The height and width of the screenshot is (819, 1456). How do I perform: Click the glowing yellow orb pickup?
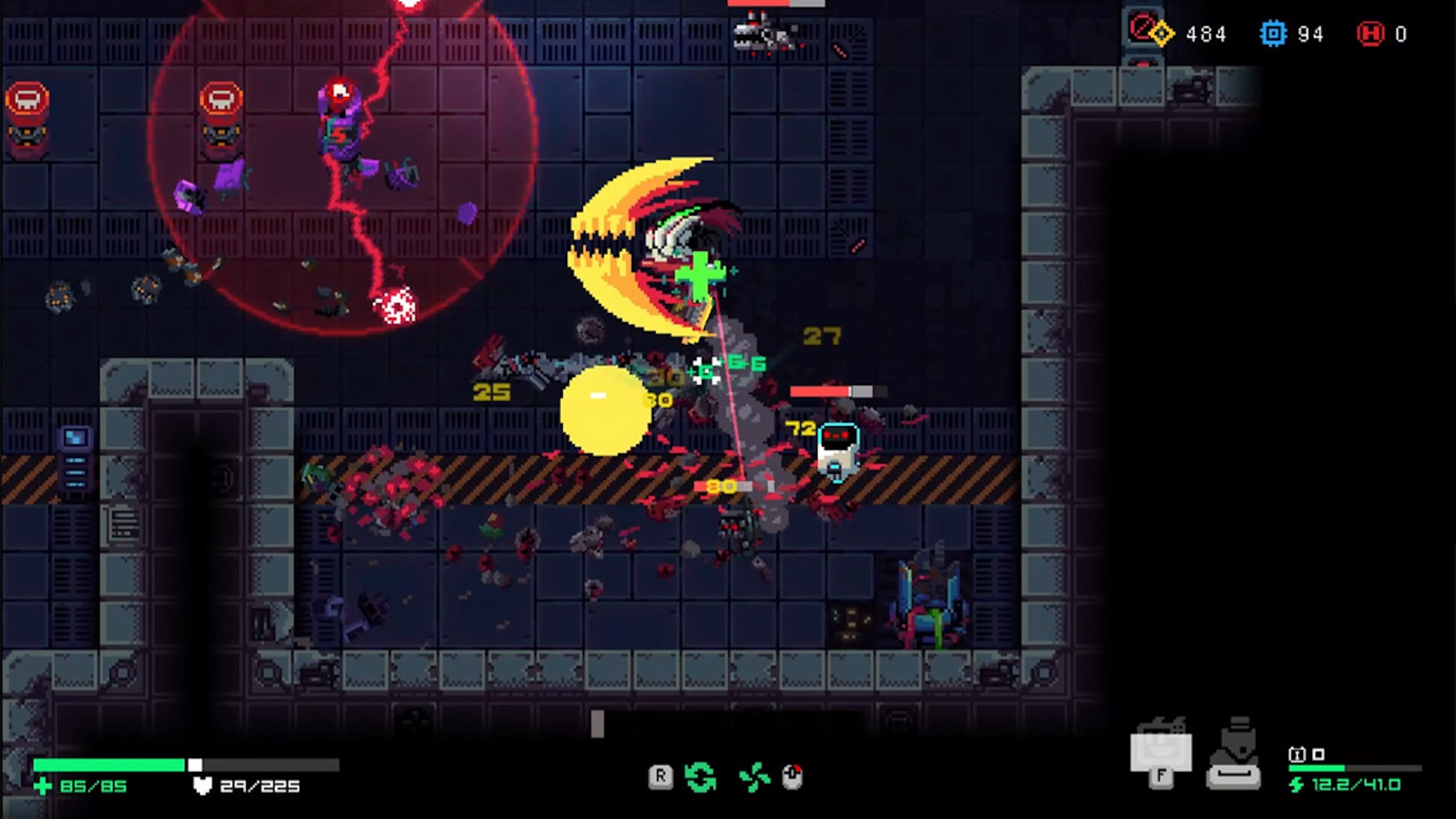(604, 411)
